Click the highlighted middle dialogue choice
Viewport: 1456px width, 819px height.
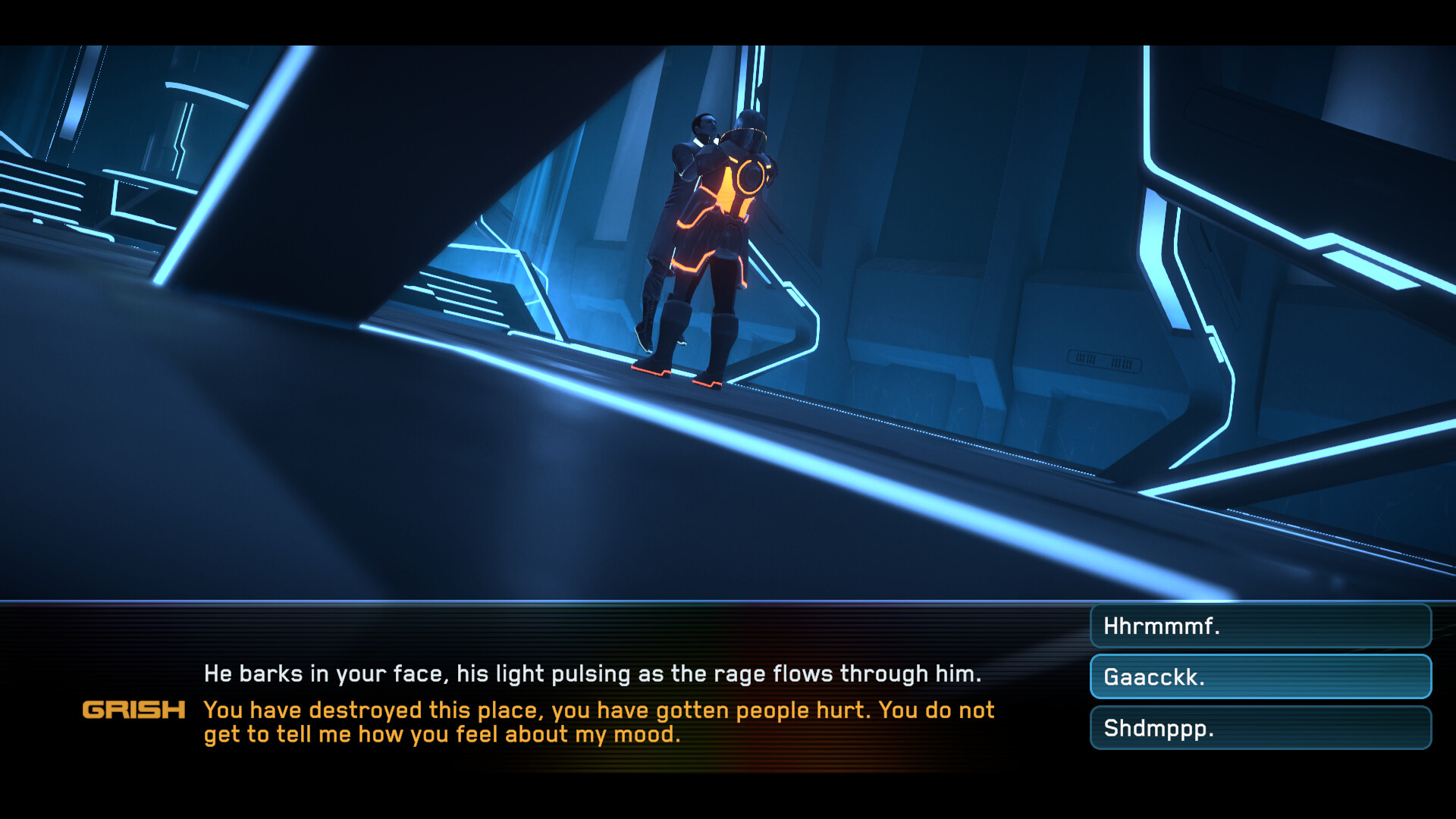[1259, 676]
